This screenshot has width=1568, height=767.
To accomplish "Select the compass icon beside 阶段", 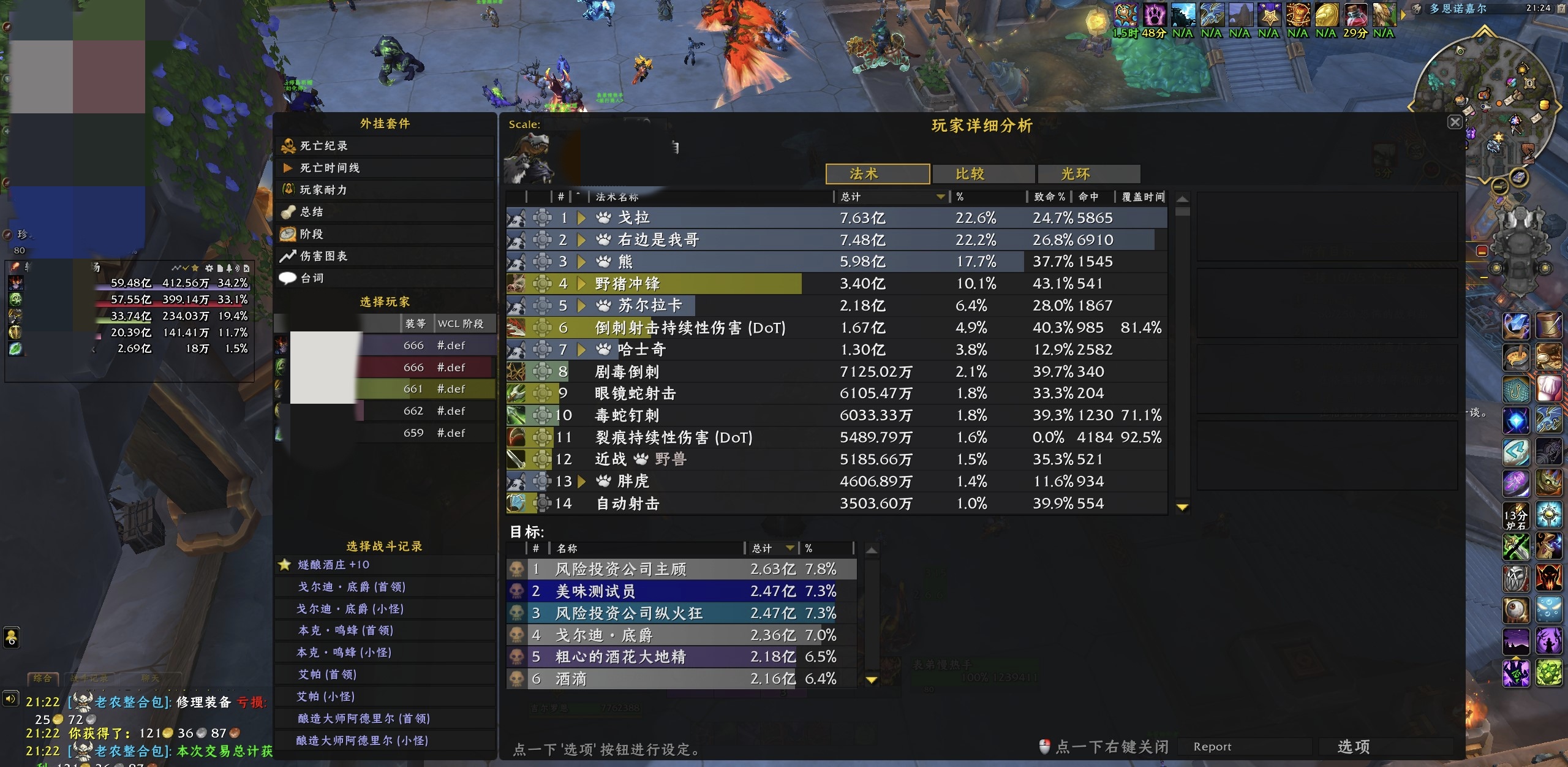I will pos(288,233).
